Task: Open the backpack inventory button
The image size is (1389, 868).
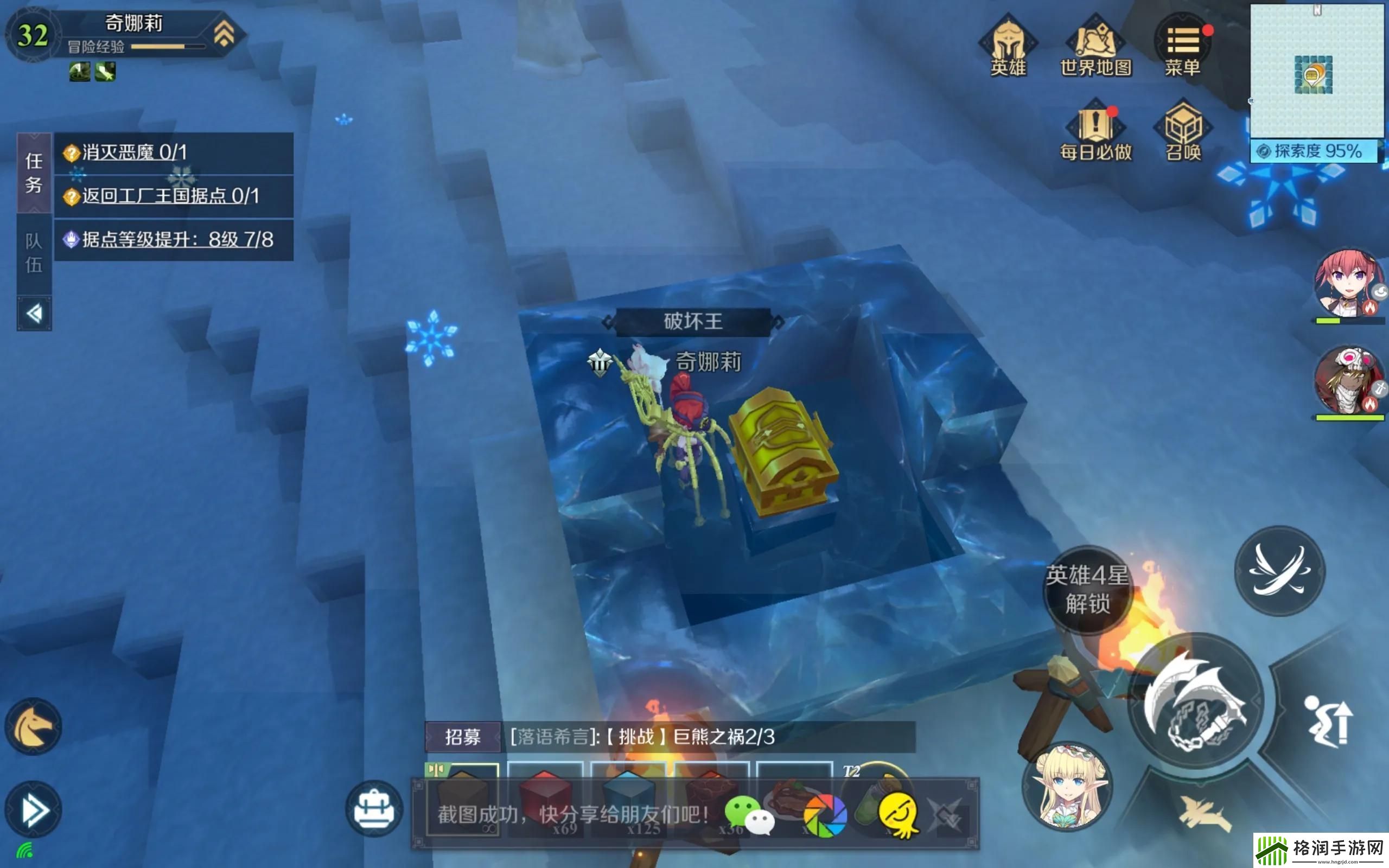Action: (x=374, y=808)
